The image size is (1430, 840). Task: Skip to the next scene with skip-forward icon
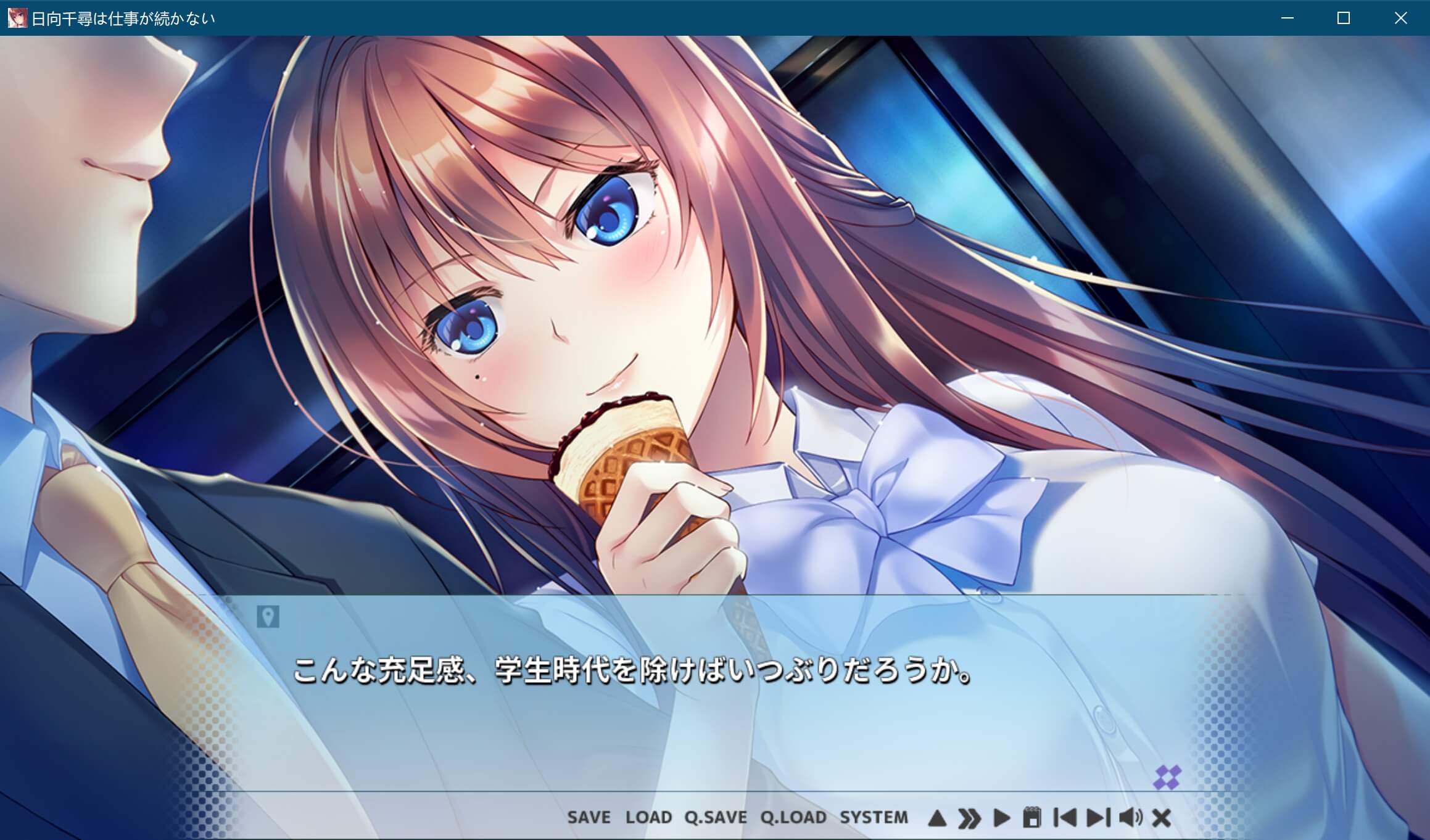[1098, 817]
